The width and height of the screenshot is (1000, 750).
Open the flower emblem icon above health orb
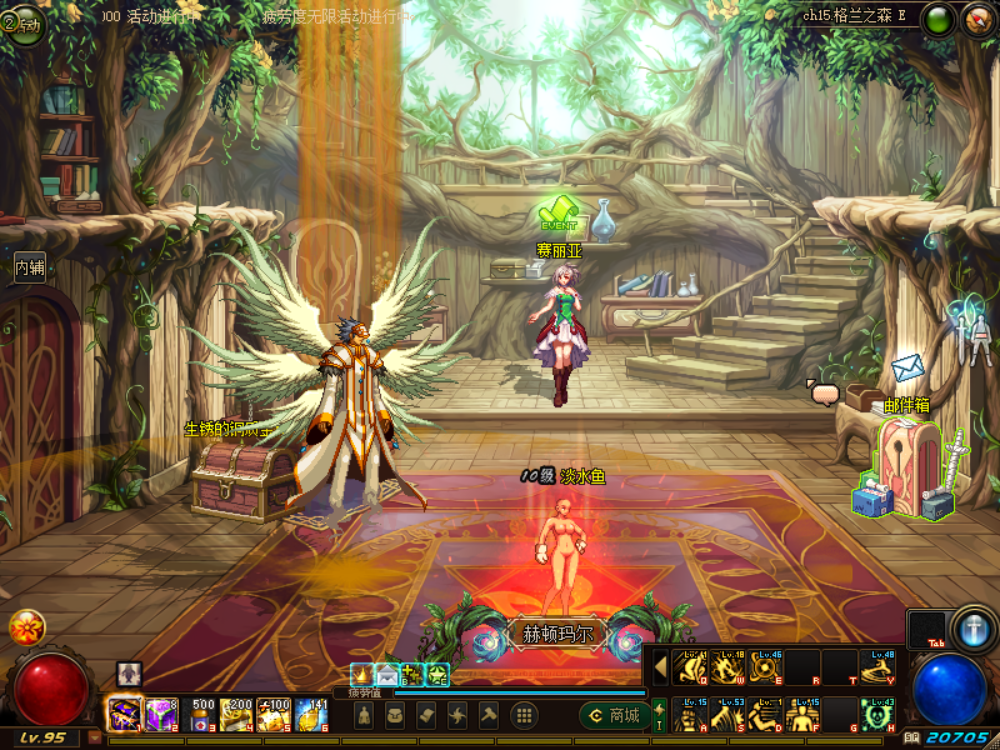point(27,627)
